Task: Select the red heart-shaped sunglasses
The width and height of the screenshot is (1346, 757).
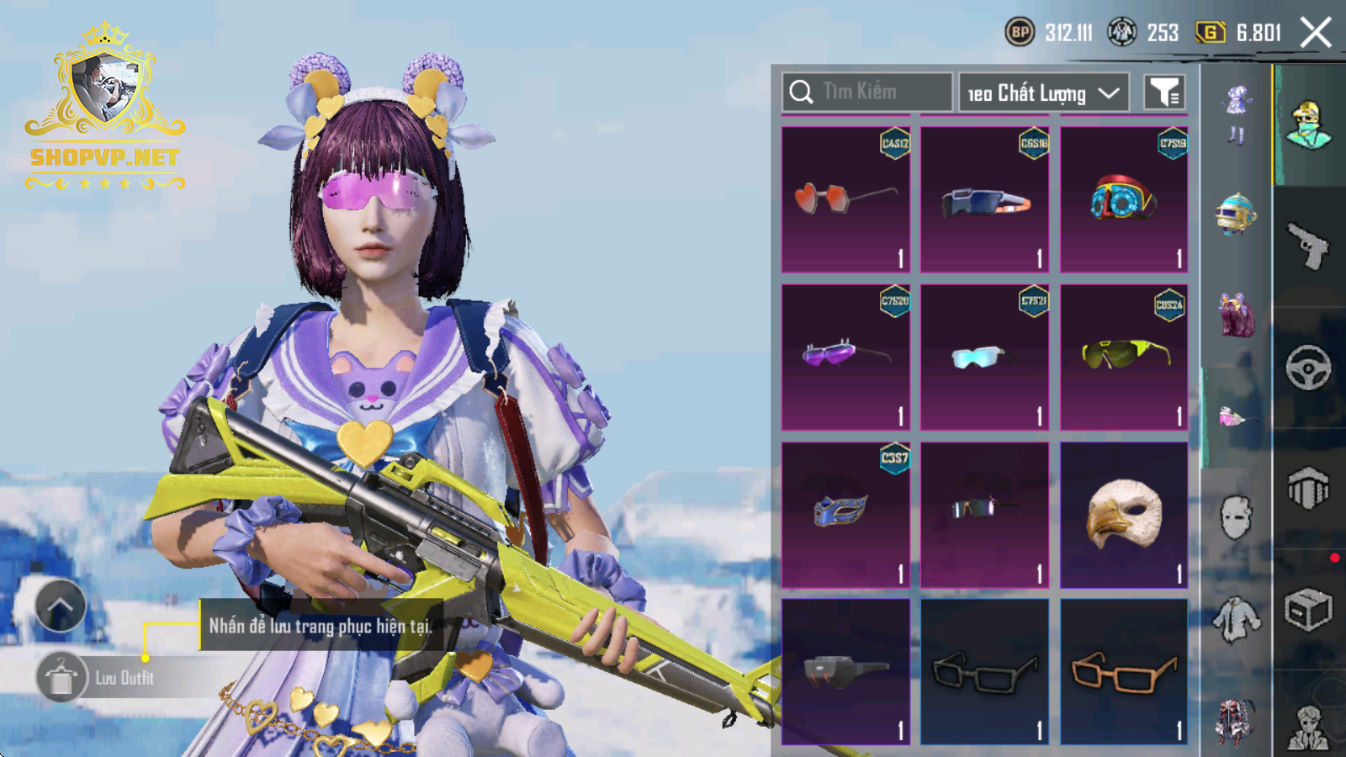Action: (846, 200)
